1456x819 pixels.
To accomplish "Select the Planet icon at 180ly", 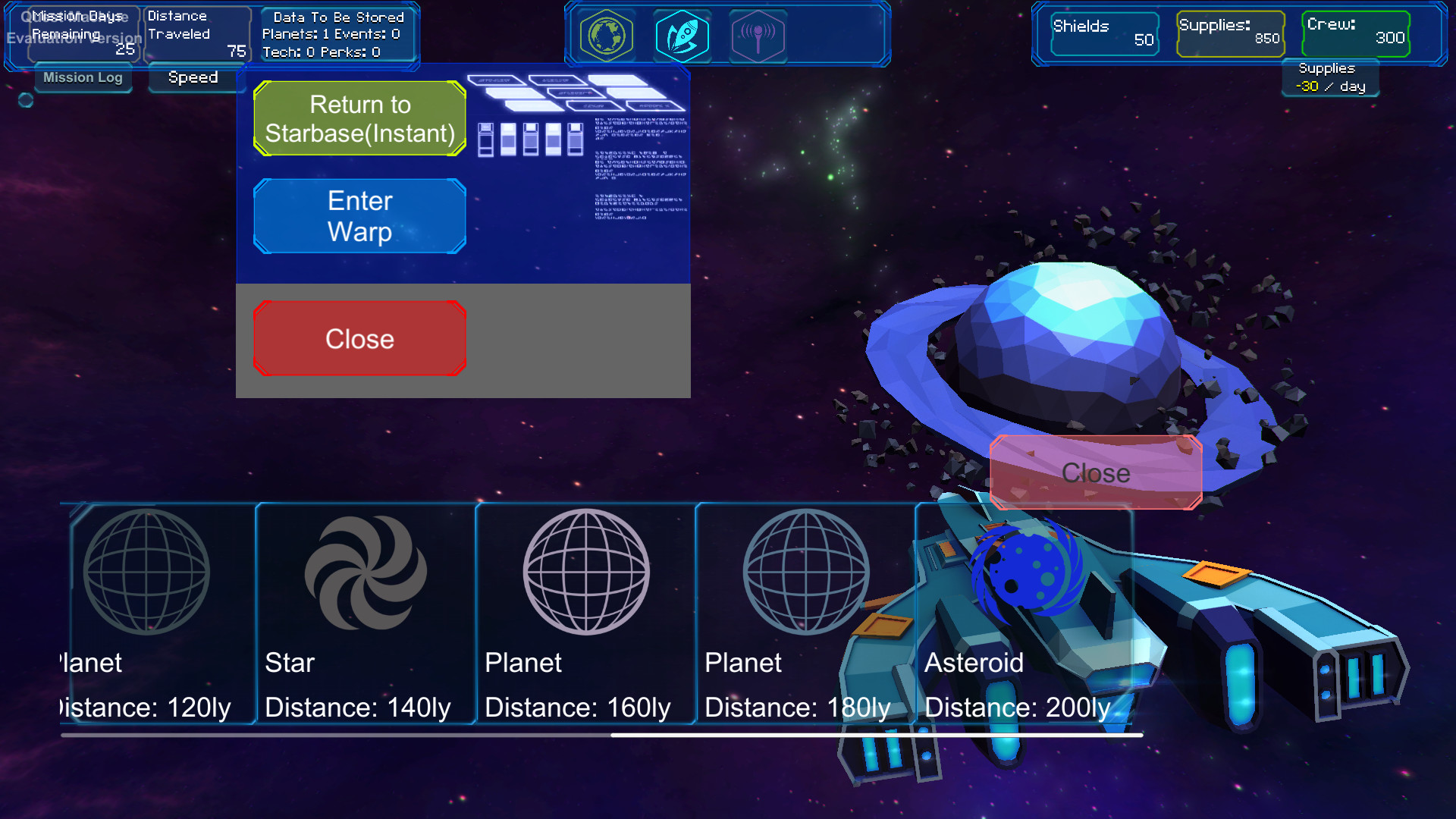I will [802, 573].
